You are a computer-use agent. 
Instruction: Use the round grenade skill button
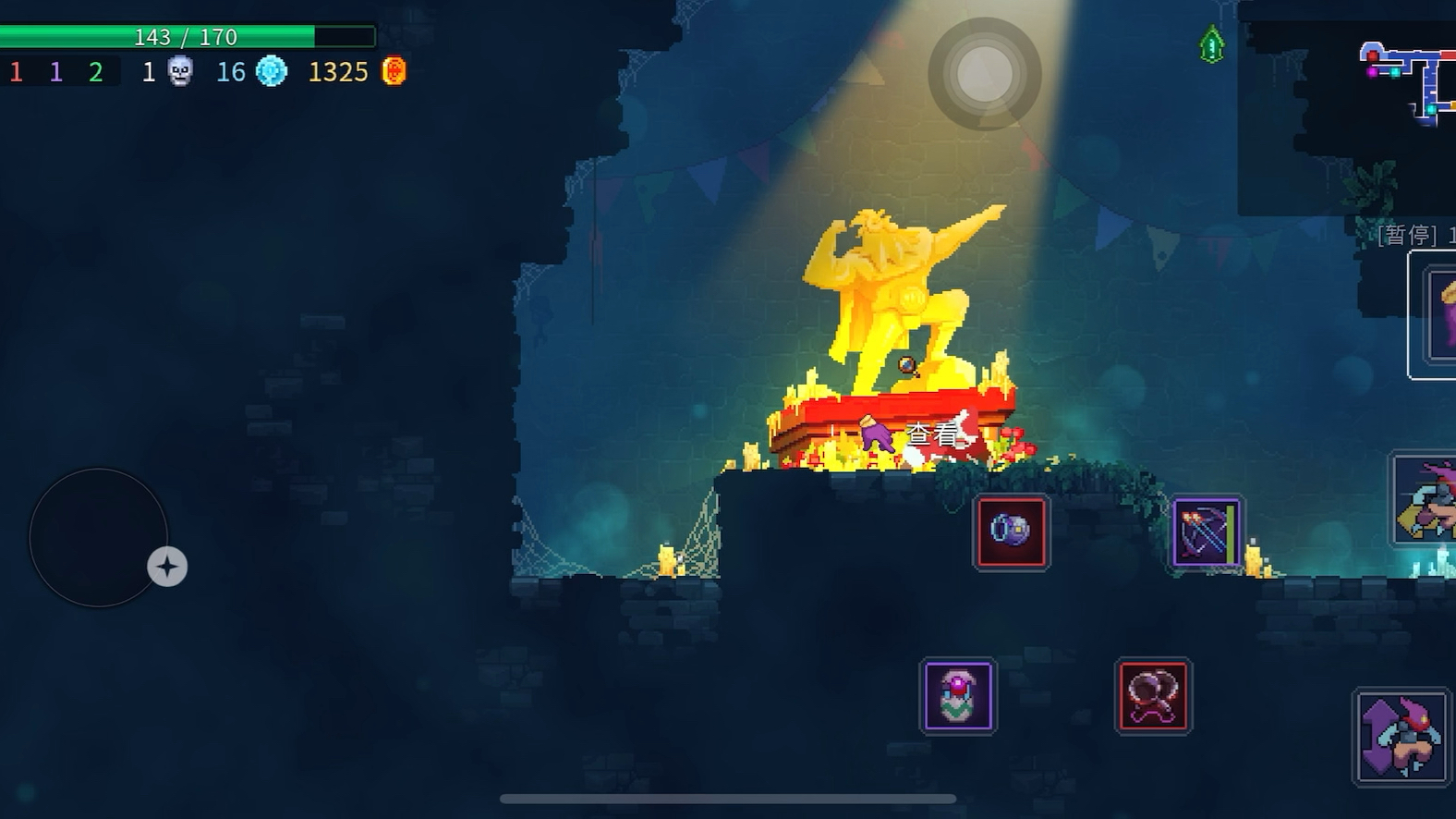tap(1011, 532)
